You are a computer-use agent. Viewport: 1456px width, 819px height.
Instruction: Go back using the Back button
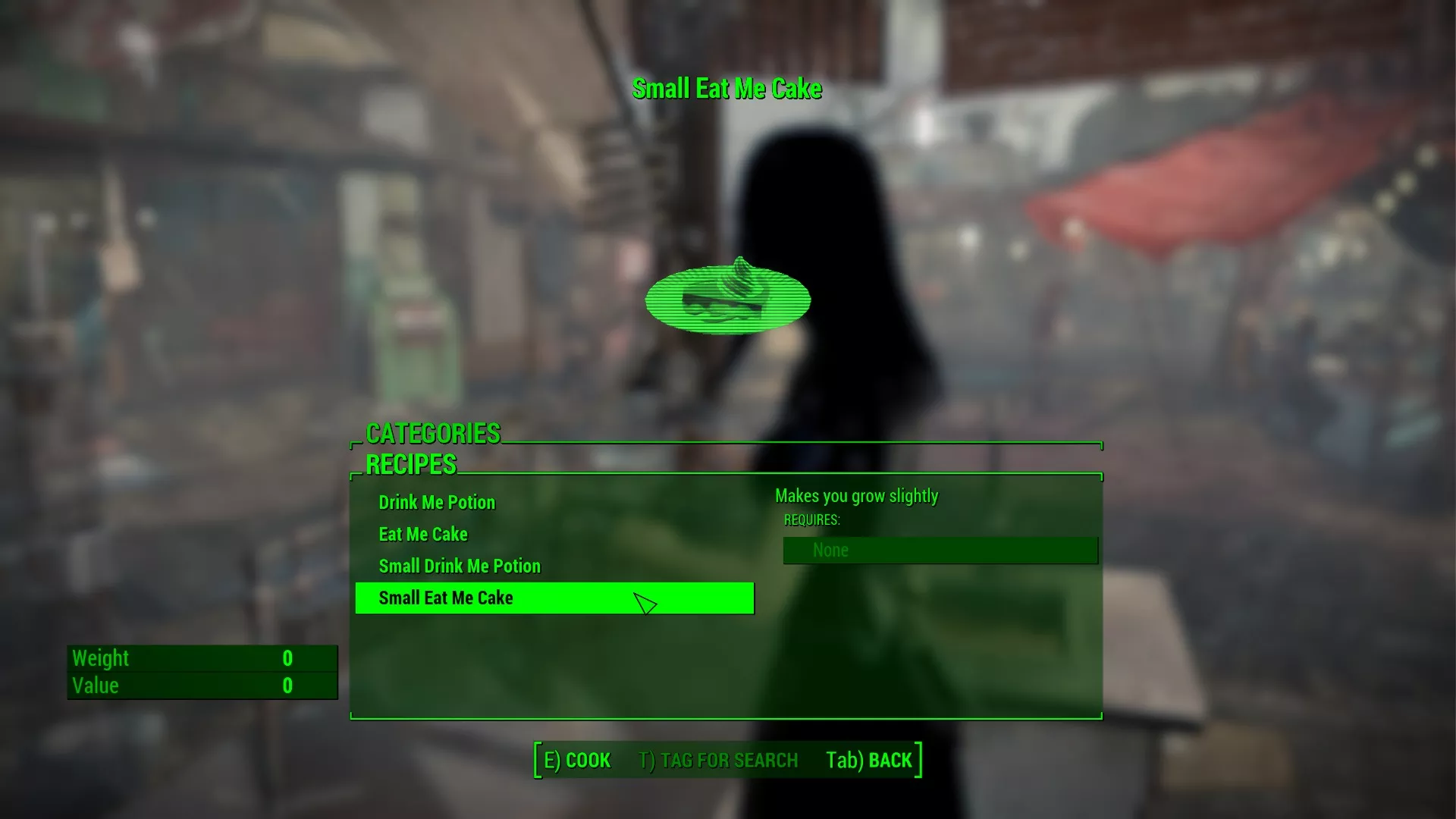[x=869, y=761]
